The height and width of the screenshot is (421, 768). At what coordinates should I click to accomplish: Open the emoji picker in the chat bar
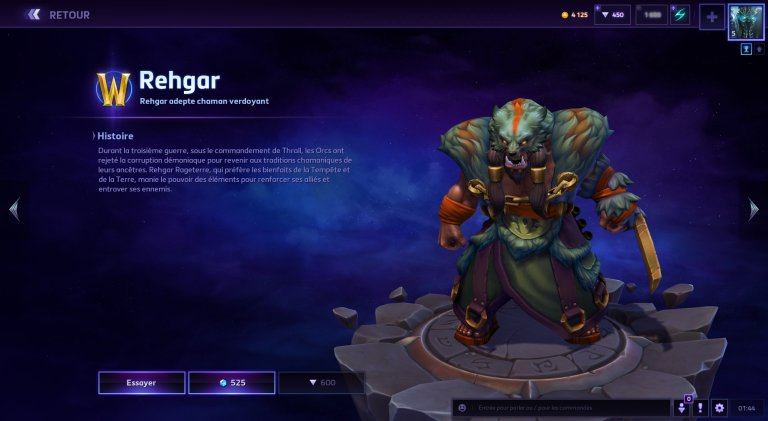[x=462, y=407]
